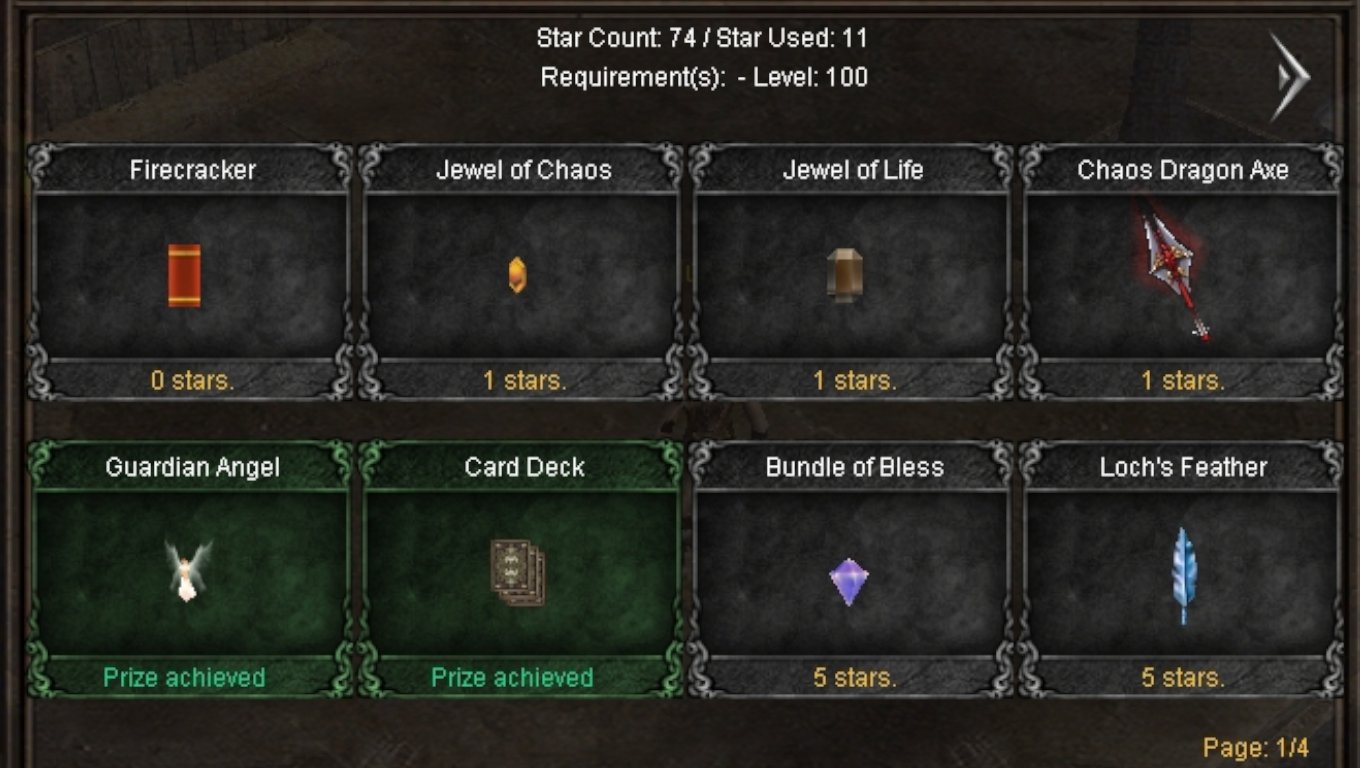Choose the Bundle of Bless reward
The height and width of the screenshot is (768, 1360).
tap(851, 571)
